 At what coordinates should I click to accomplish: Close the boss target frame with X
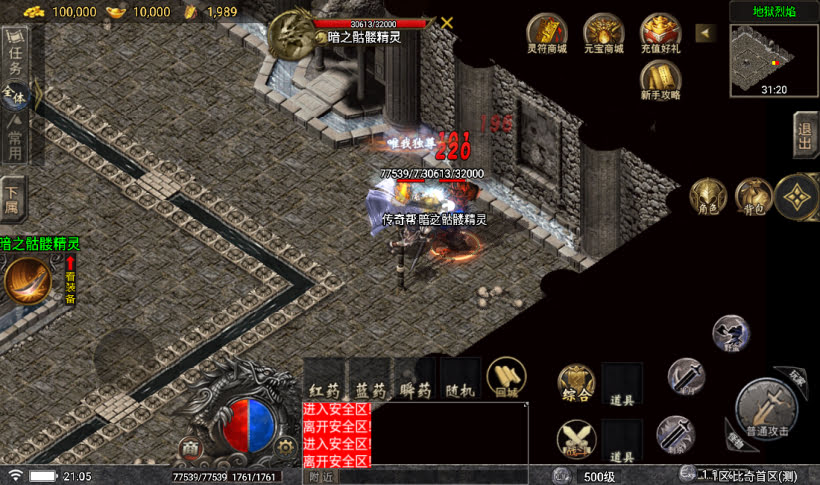(447, 22)
